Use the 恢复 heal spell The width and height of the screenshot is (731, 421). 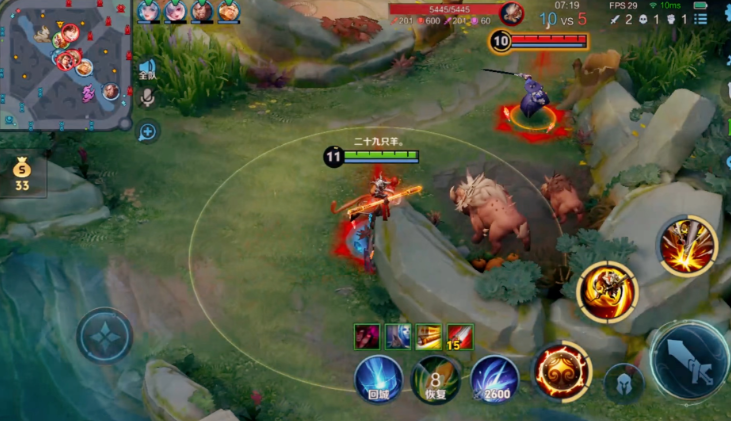coord(436,380)
